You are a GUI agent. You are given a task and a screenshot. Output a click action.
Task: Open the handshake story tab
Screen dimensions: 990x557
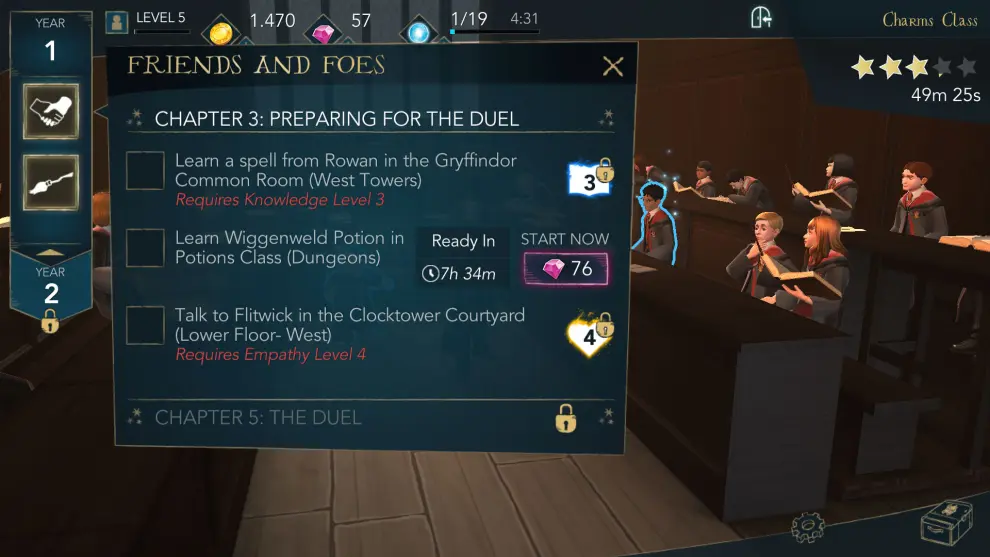tap(50, 111)
